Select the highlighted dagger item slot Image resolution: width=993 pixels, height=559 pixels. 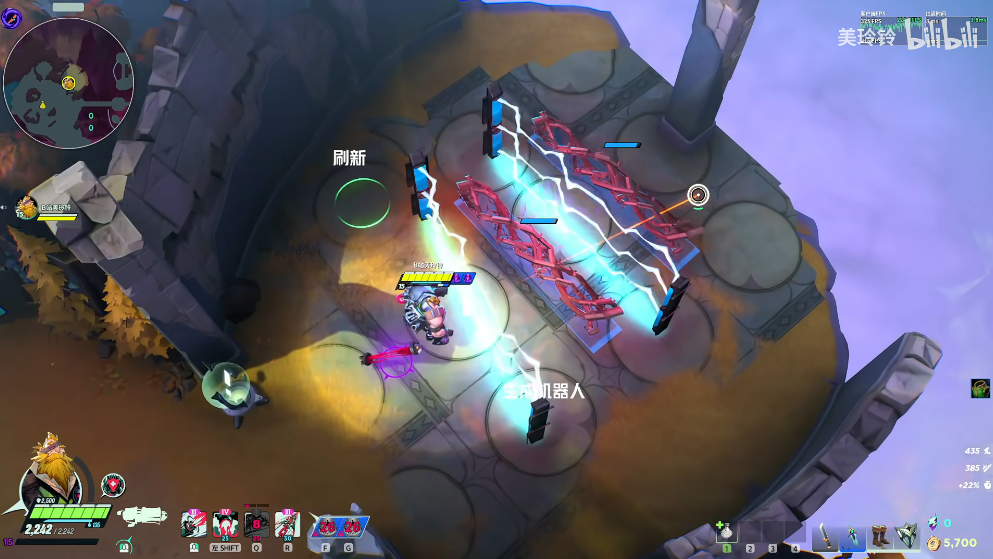pyautogui.click(x=853, y=536)
